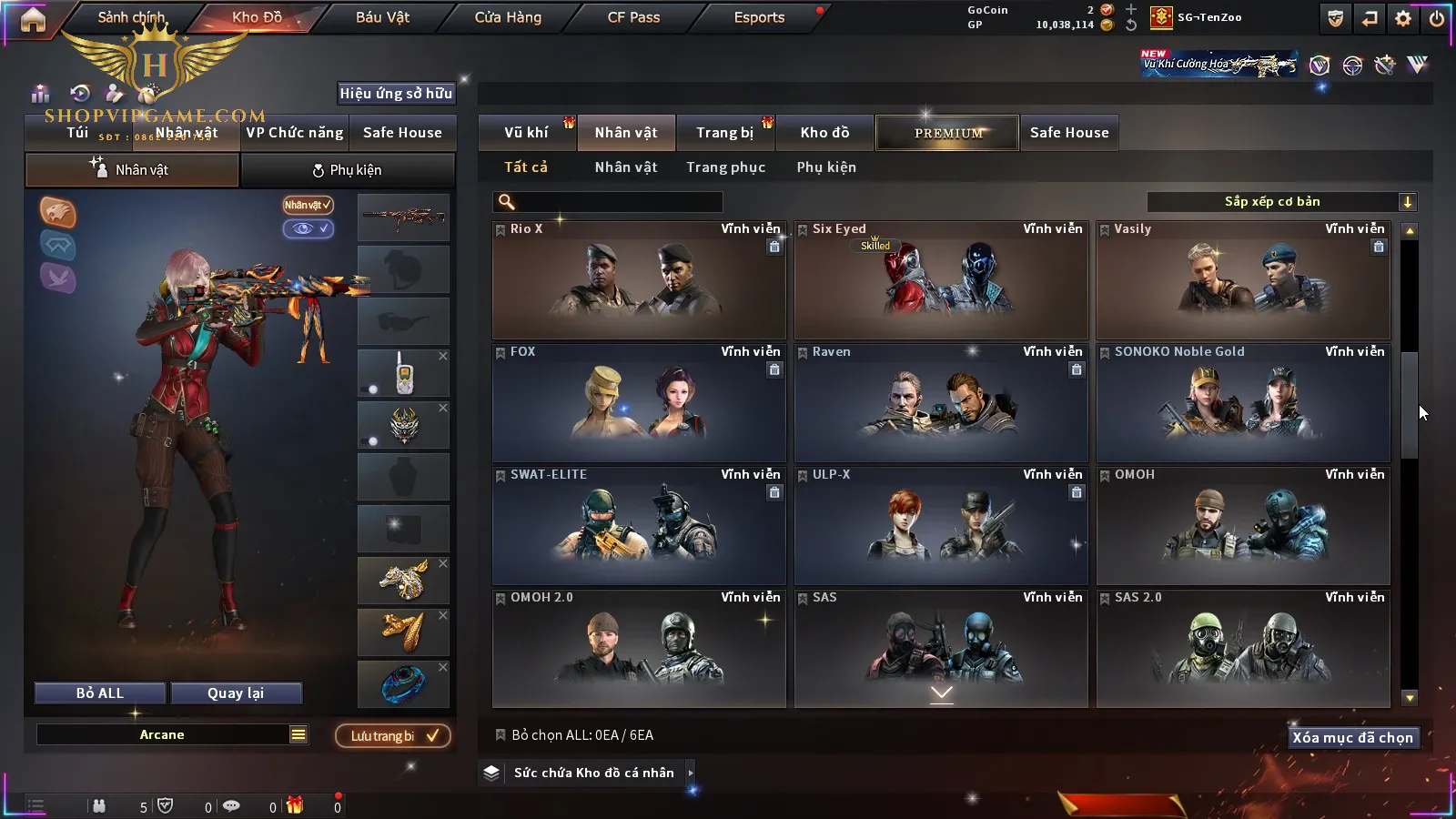Go to the Báu Vật tab
This screenshot has width=1456, height=819.
(382, 17)
